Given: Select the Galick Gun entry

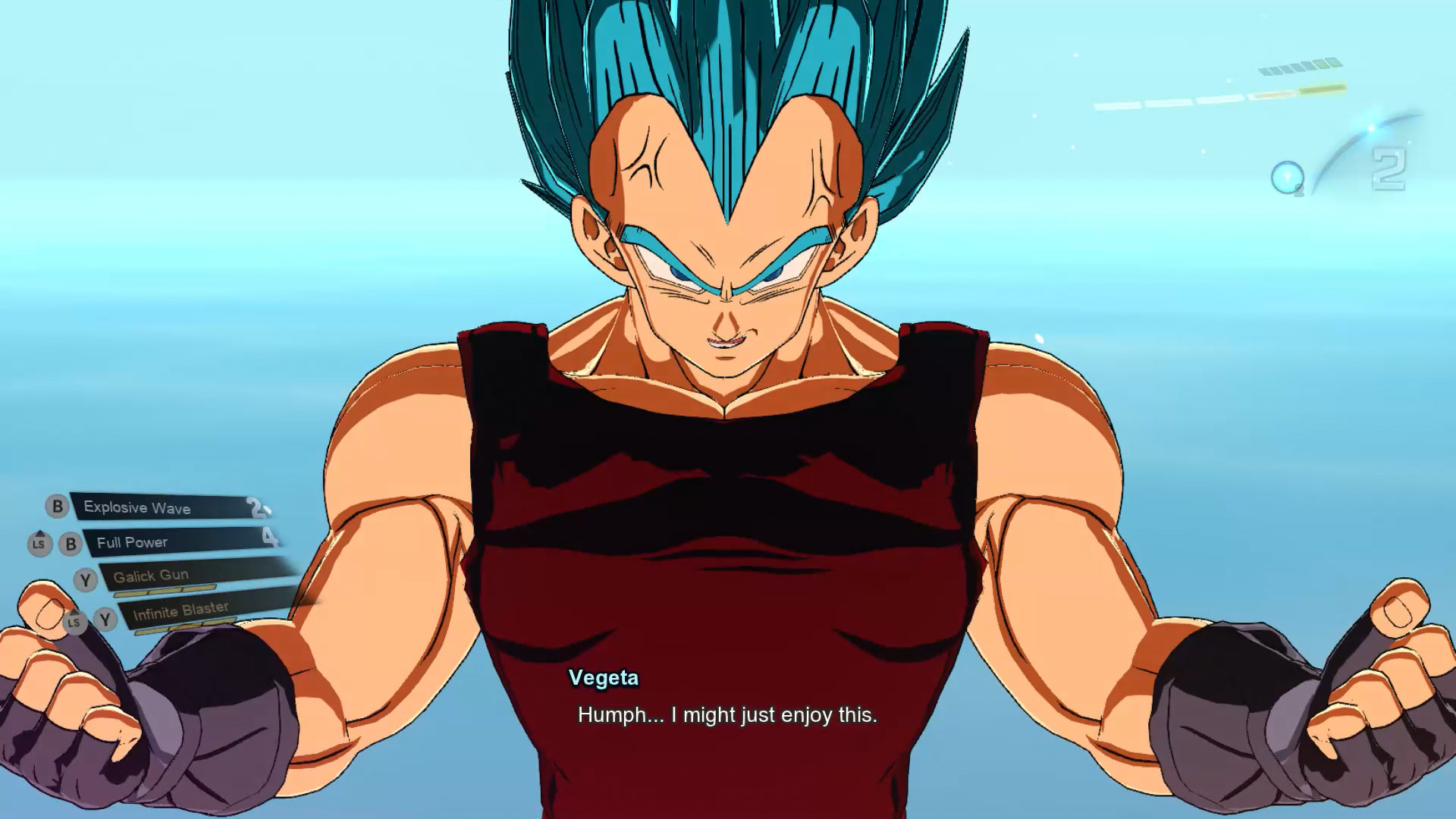Looking at the screenshot, I should pos(152,575).
